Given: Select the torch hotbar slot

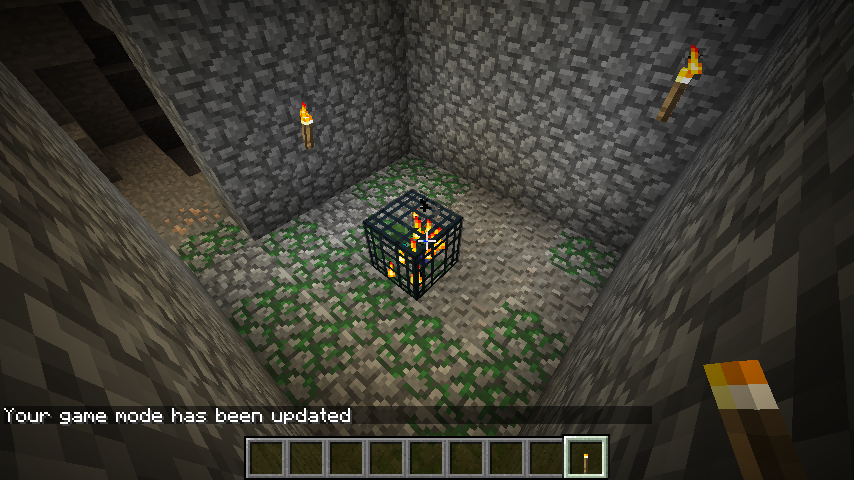Looking at the screenshot, I should point(586,457).
